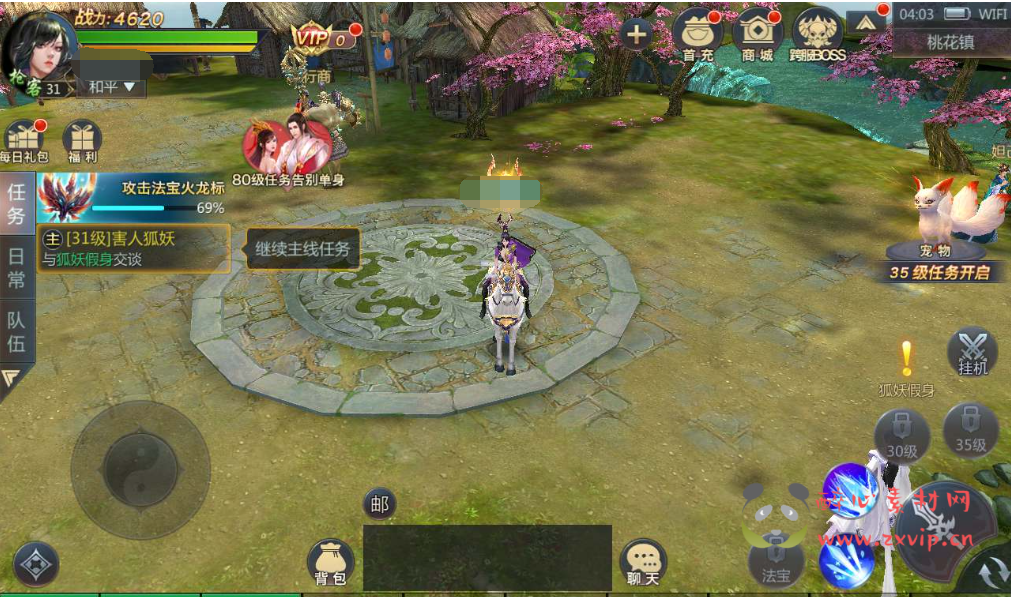Open the 80级任务告别单身 event icon

point(288,152)
